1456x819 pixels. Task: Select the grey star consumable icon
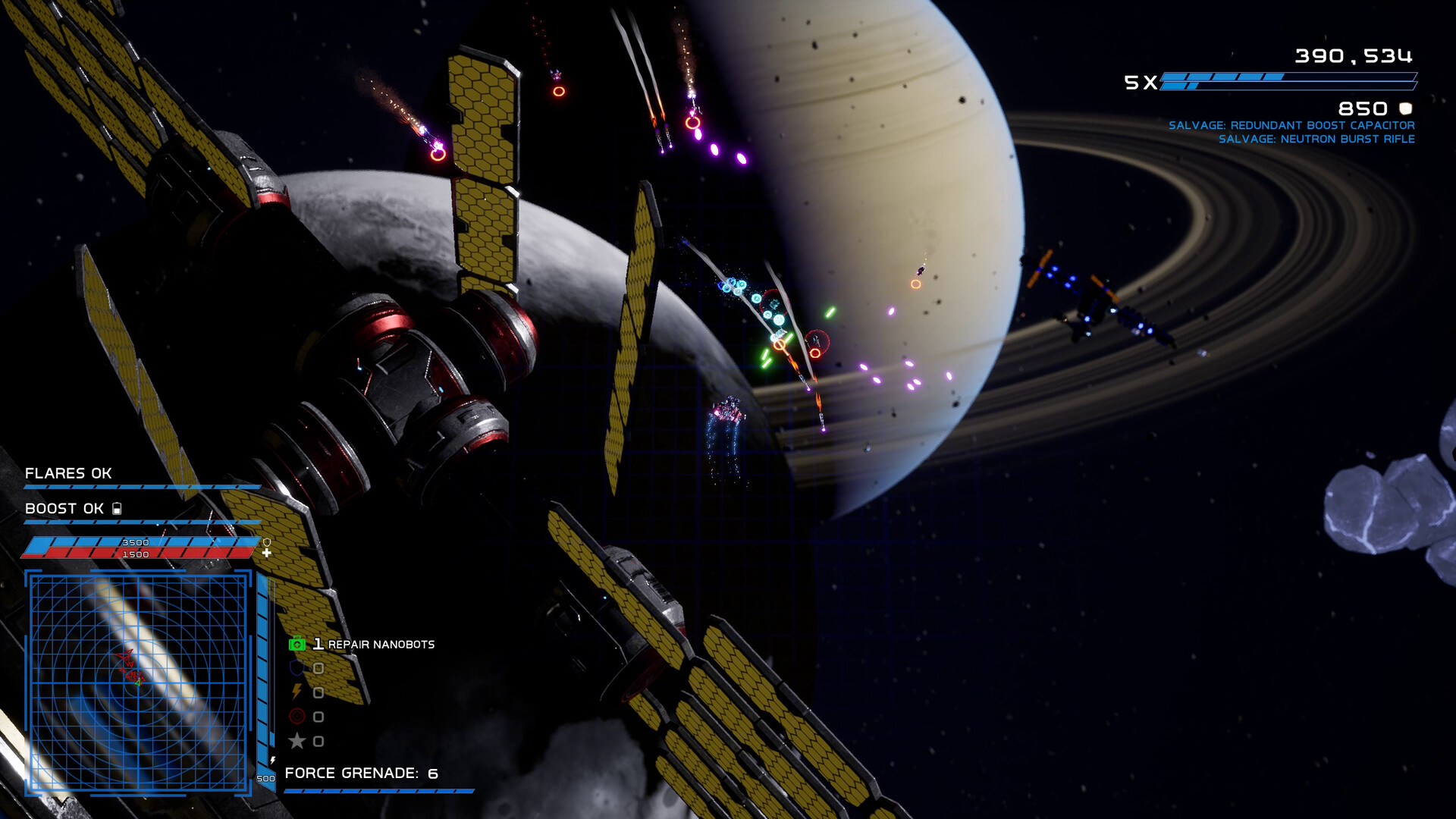point(297,741)
